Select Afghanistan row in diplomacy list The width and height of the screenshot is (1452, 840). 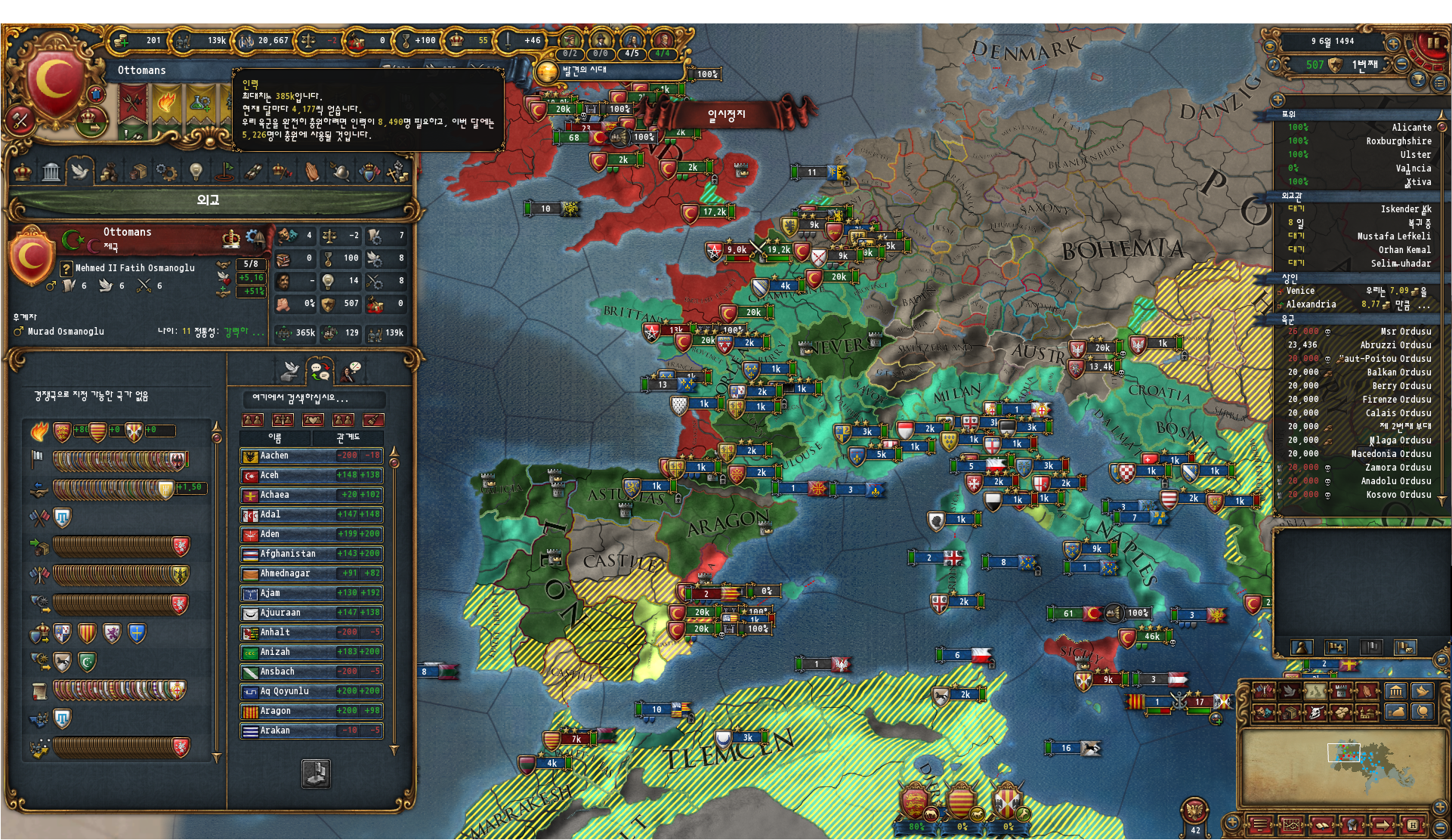[x=311, y=554]
